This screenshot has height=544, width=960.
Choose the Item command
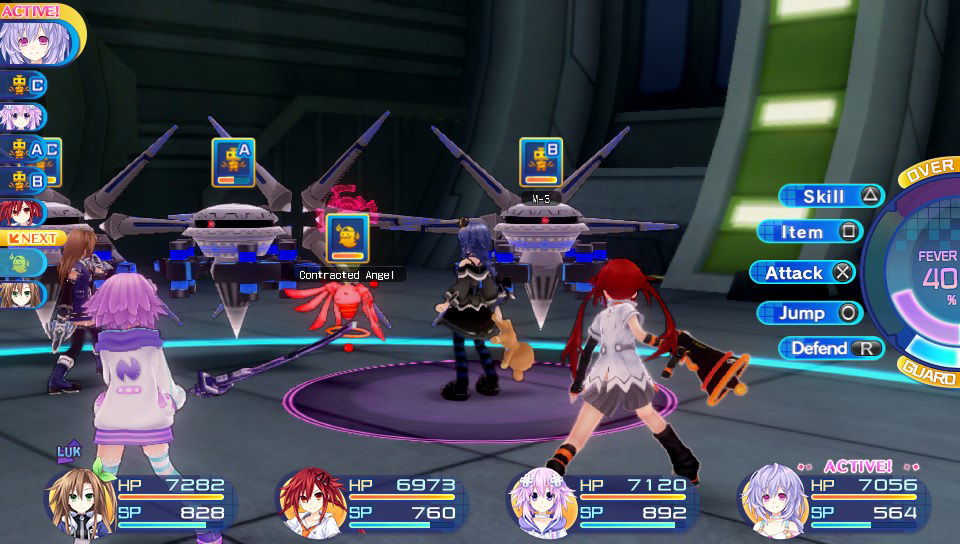tap(810, 232)
